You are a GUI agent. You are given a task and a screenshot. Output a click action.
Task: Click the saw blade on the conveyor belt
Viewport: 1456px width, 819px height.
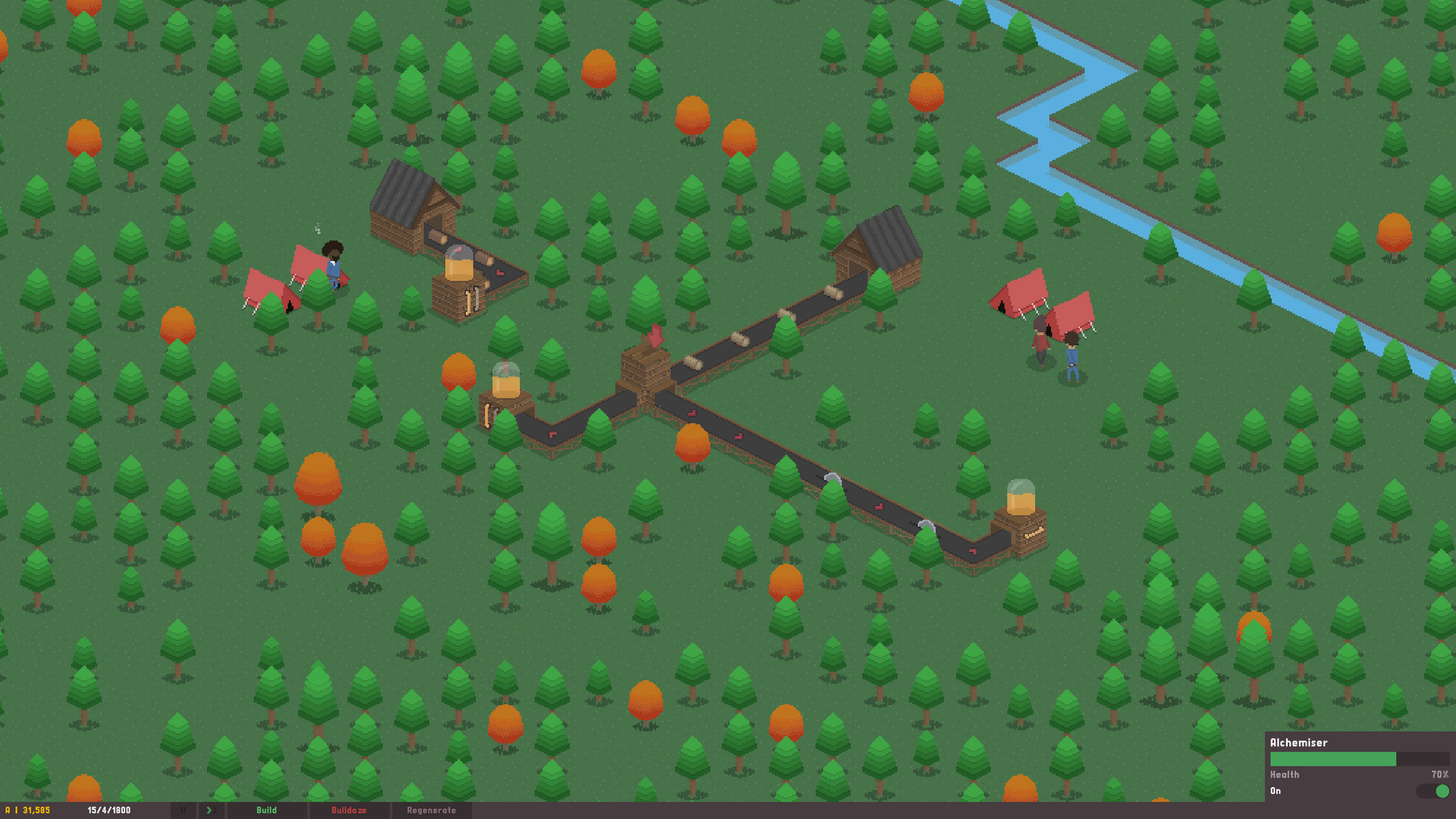point(834,478)
